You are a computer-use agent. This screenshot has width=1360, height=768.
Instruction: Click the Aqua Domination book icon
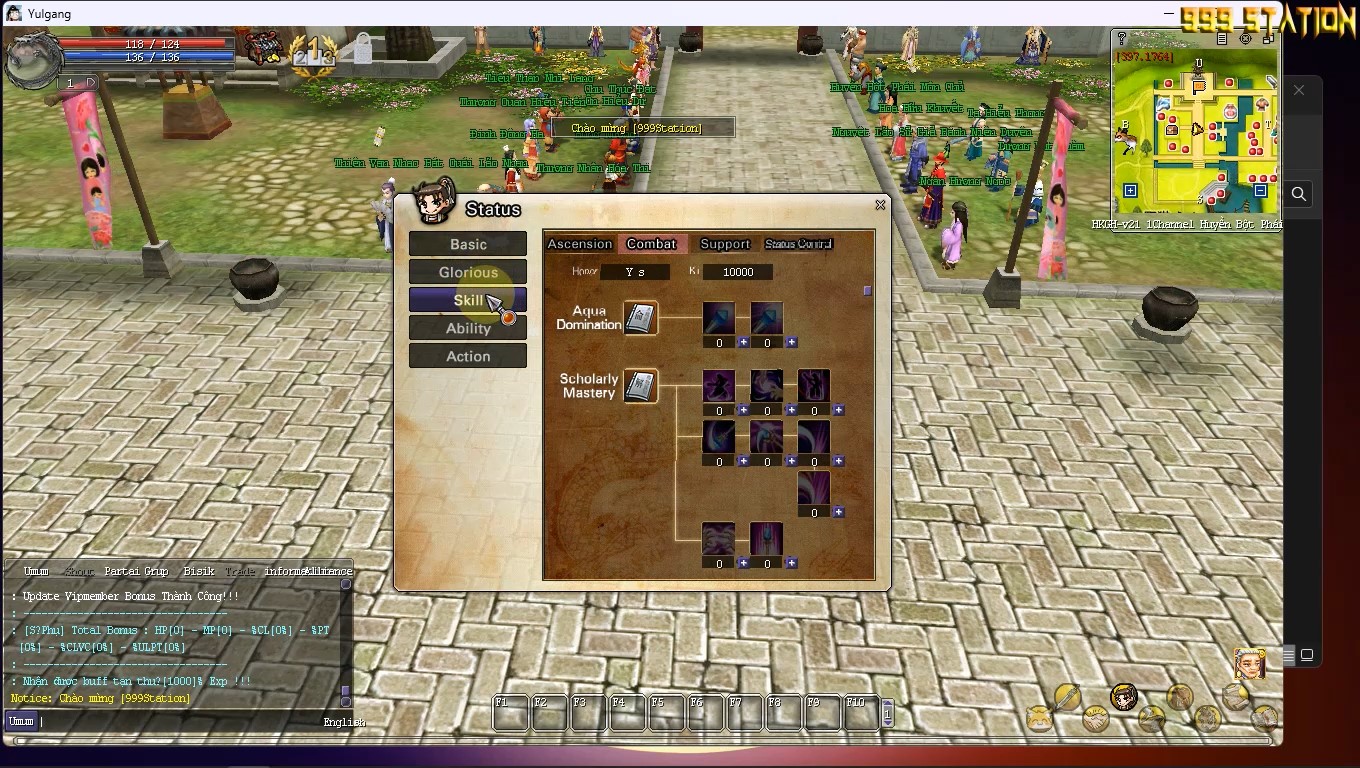pyautogui.click(x=640, y=319)
